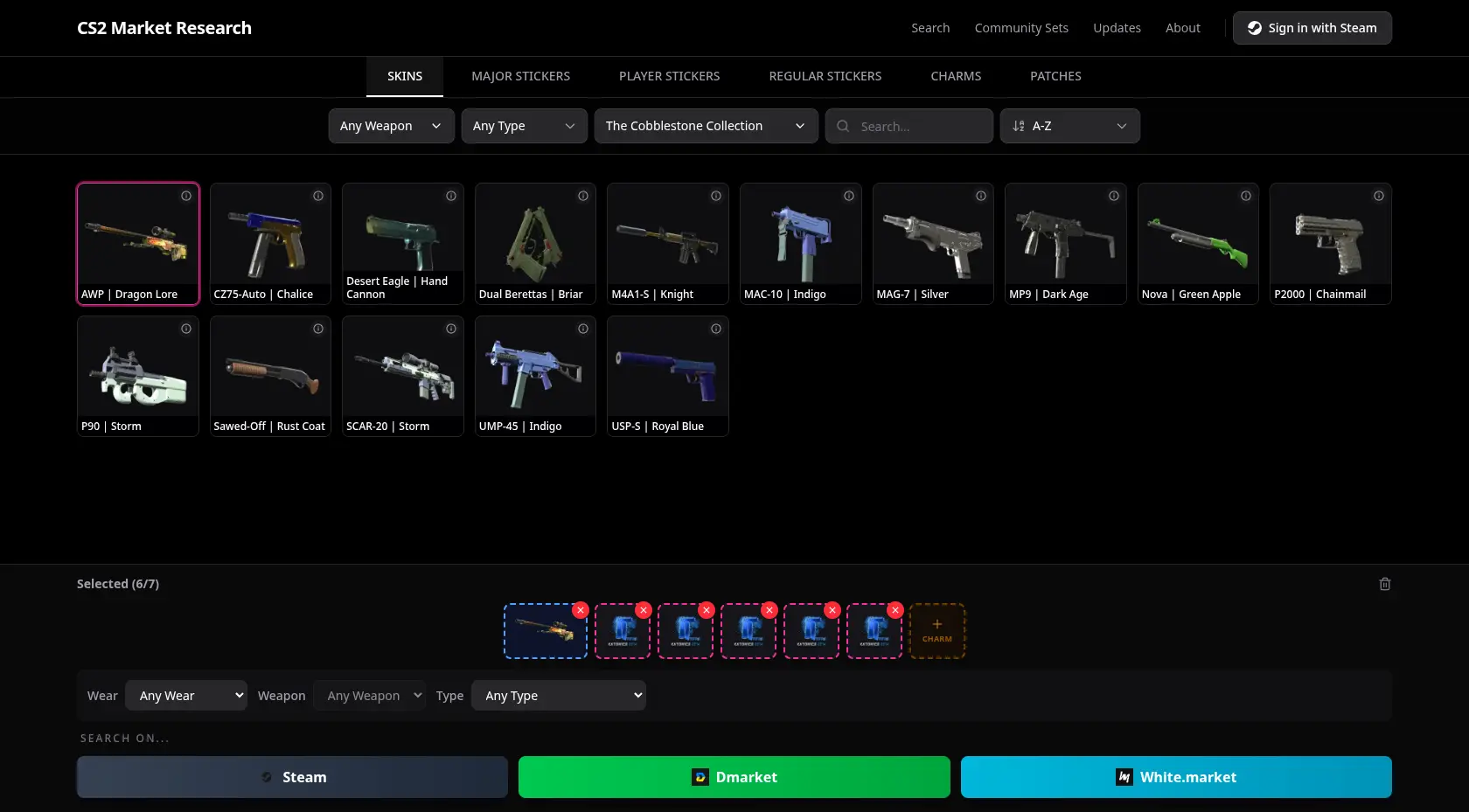
Task: Open info for AWP Dragon Lore skin
Action: (186, 196)
